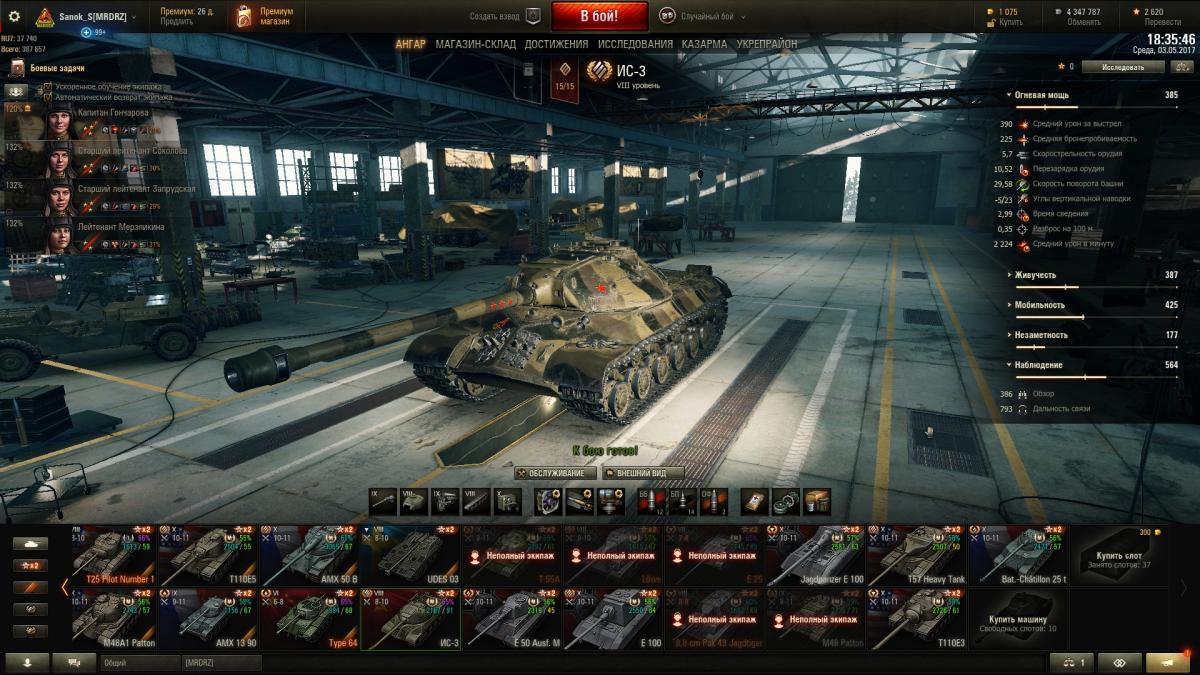1200x675 pixels.
Task: Switch to the Достижения tab
Action: 556,45
